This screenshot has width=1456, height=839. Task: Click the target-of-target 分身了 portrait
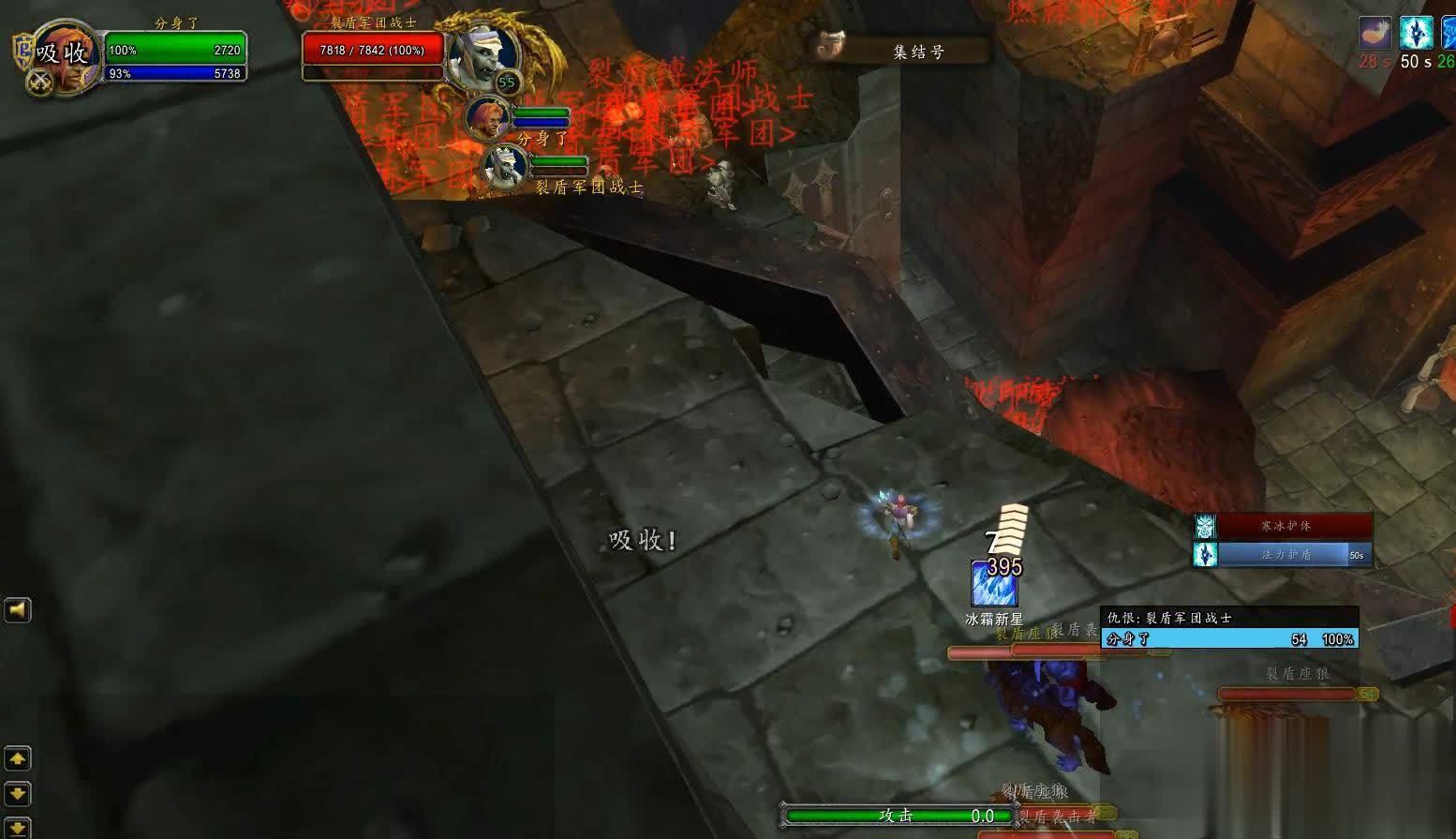coord(487,119)
